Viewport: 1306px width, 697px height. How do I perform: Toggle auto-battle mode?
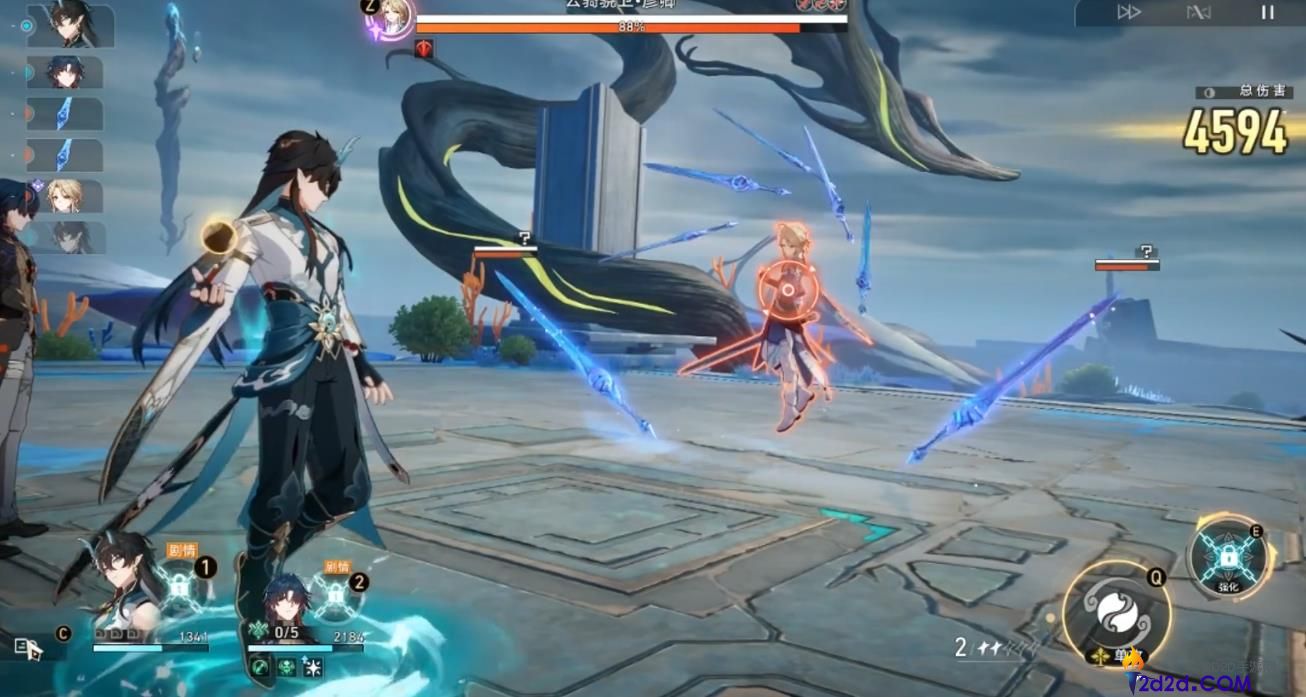pyautogui.click(x=1198, y=12)
